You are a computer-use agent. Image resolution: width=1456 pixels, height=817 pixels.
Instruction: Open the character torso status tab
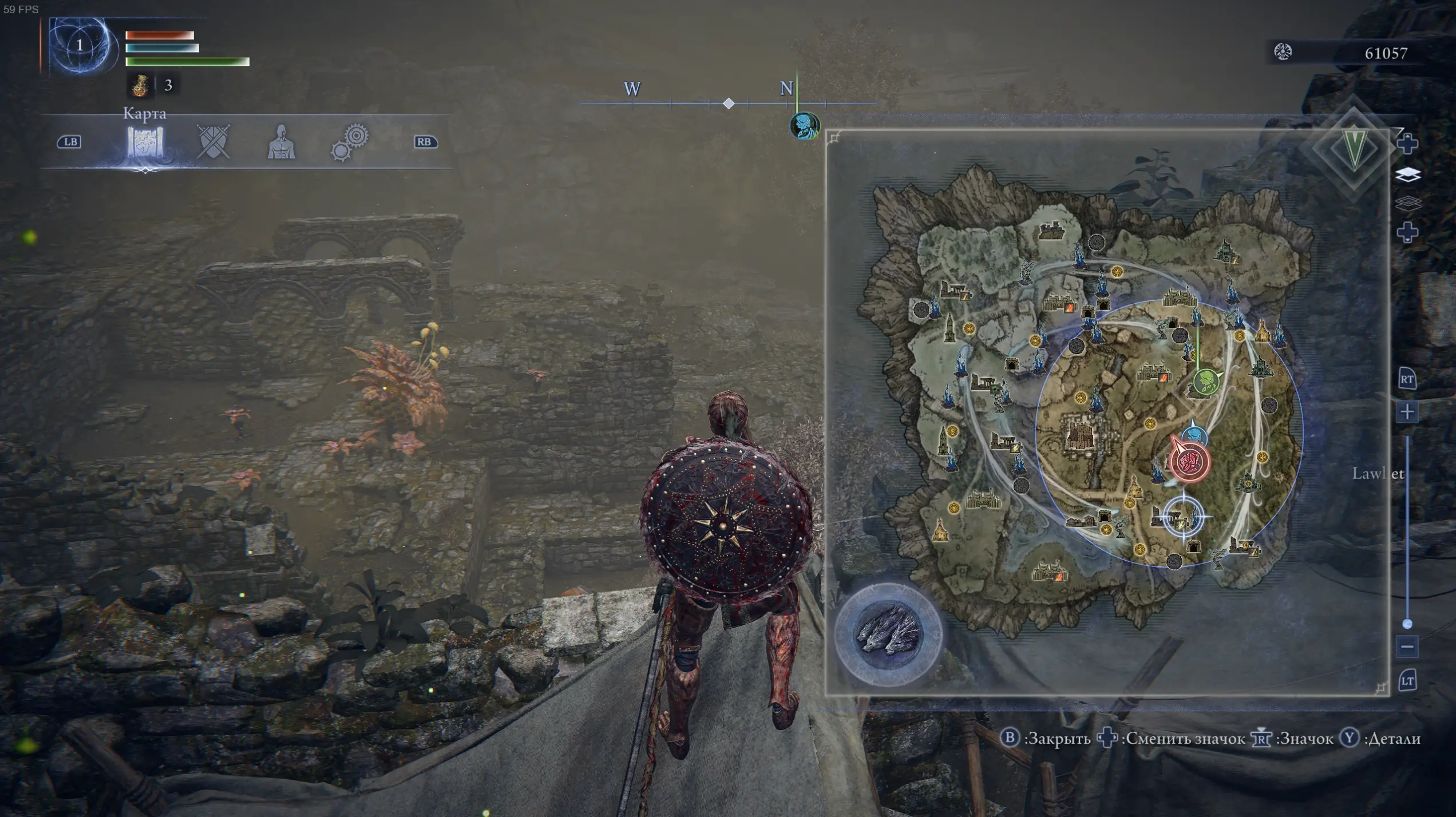pyautogui.click(x=281, y=142)
